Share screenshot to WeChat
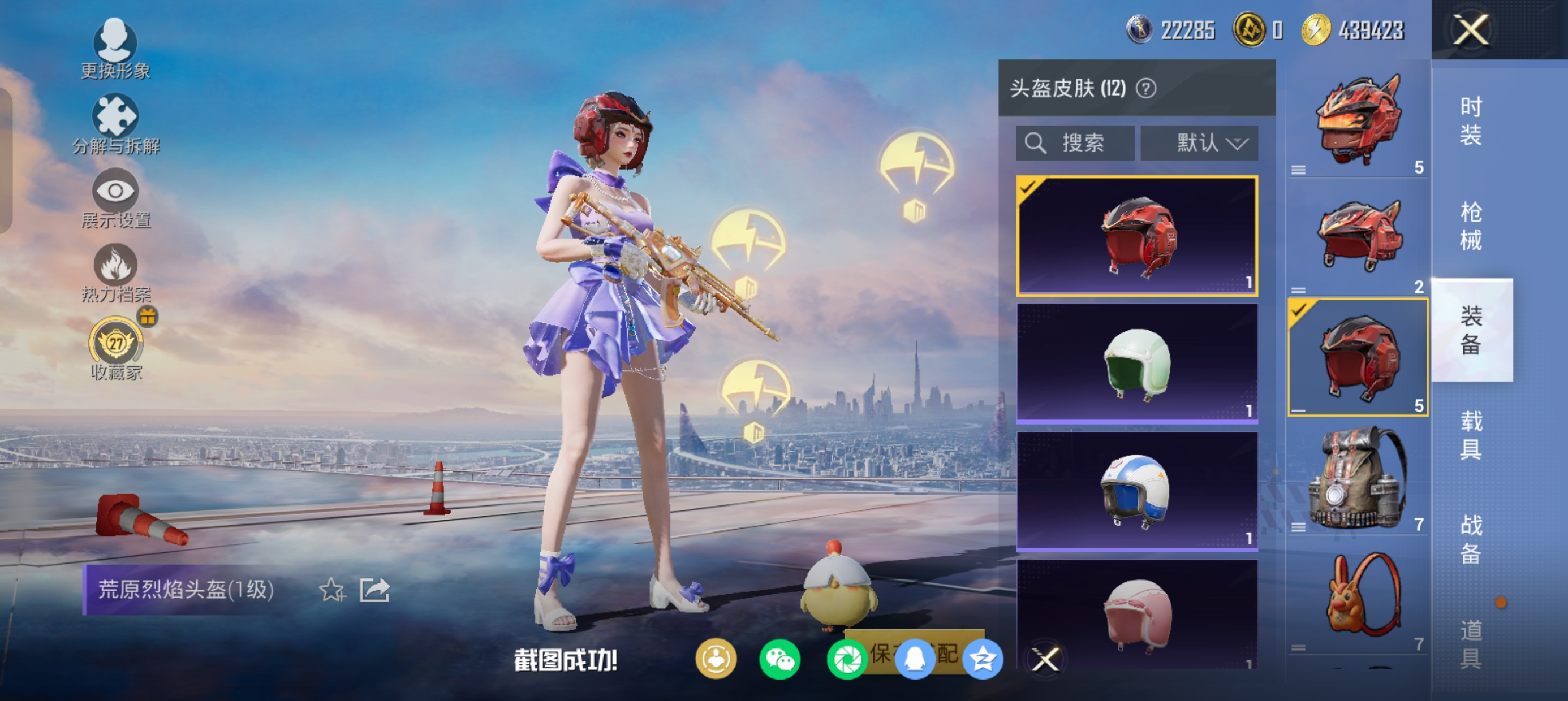The width and height of the screenshot is (1568, 701). click(x=779, y=660)
